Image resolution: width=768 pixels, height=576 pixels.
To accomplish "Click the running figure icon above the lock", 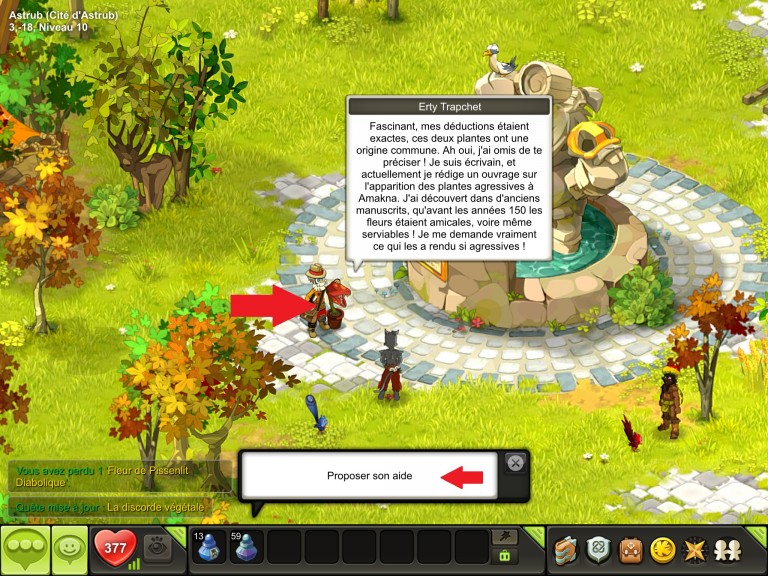I will 504,537.
